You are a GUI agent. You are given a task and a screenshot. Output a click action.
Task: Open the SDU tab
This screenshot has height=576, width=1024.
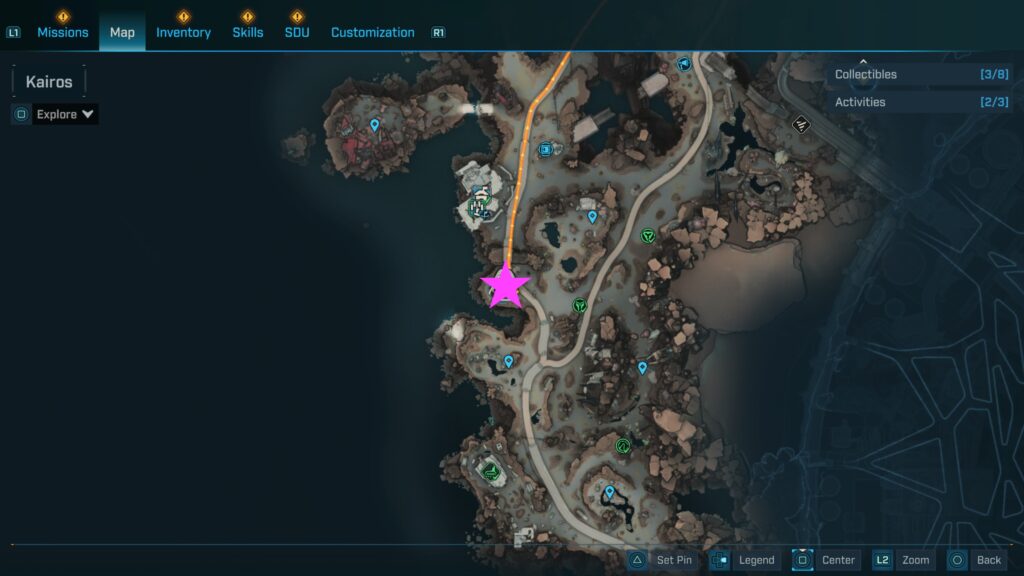pyautogui.click(x=296, y=32)
